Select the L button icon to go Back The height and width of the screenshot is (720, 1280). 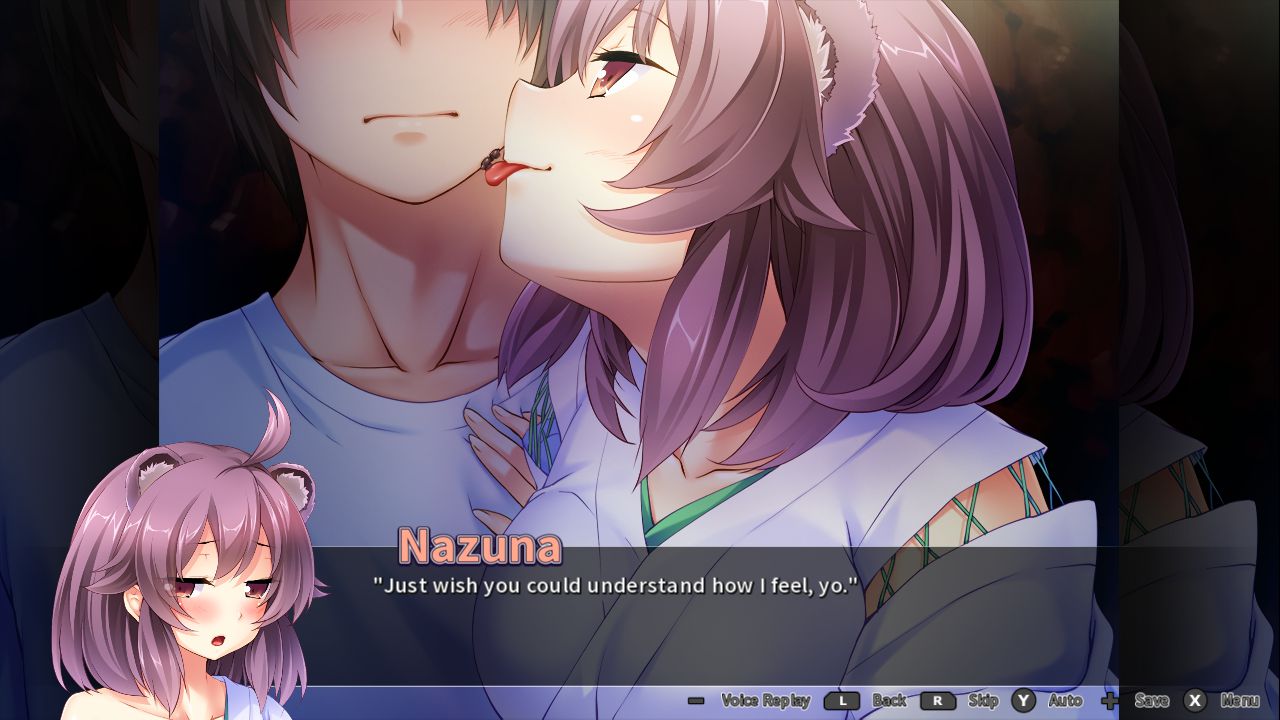(x=844, y=701)
